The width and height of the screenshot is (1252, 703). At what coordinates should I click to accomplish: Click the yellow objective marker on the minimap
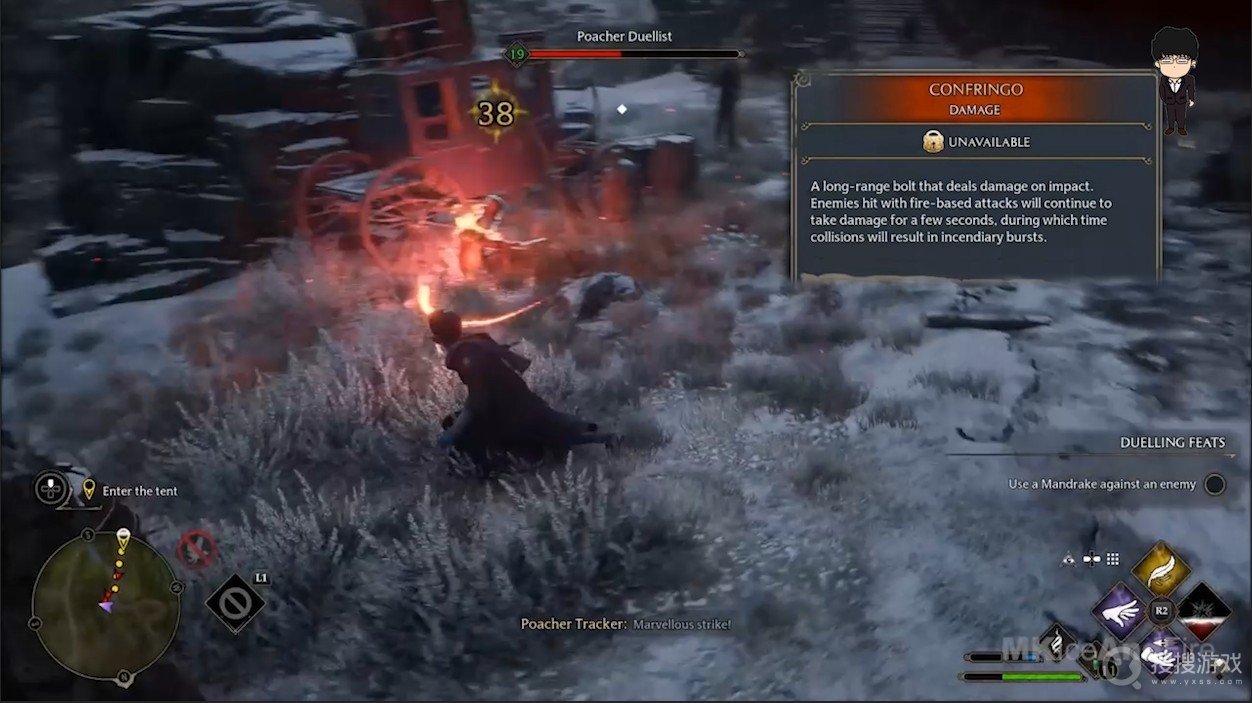(123, 538)
